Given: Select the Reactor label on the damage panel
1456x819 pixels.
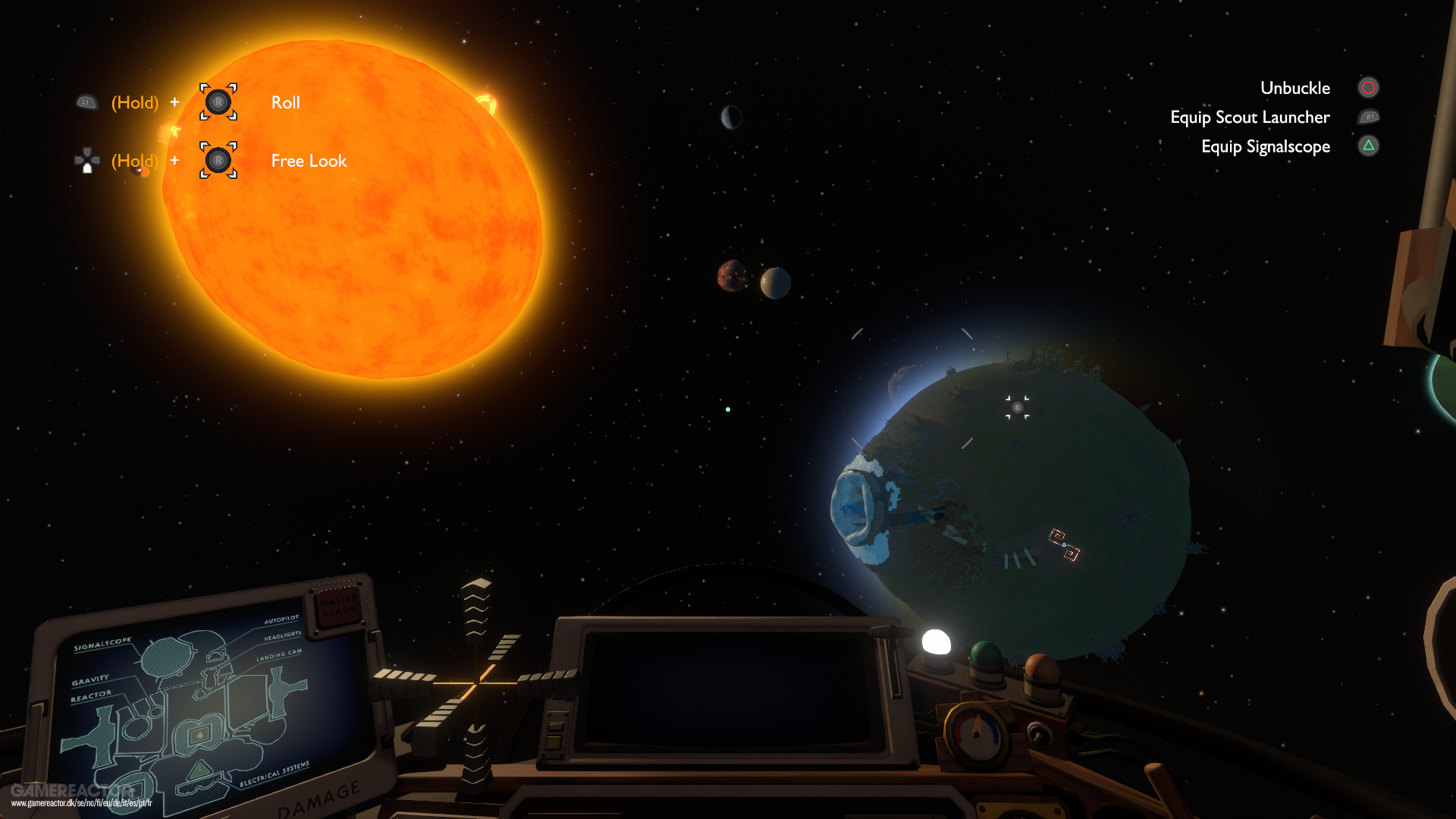Looking at the screenshot, I should coord(90,695).
